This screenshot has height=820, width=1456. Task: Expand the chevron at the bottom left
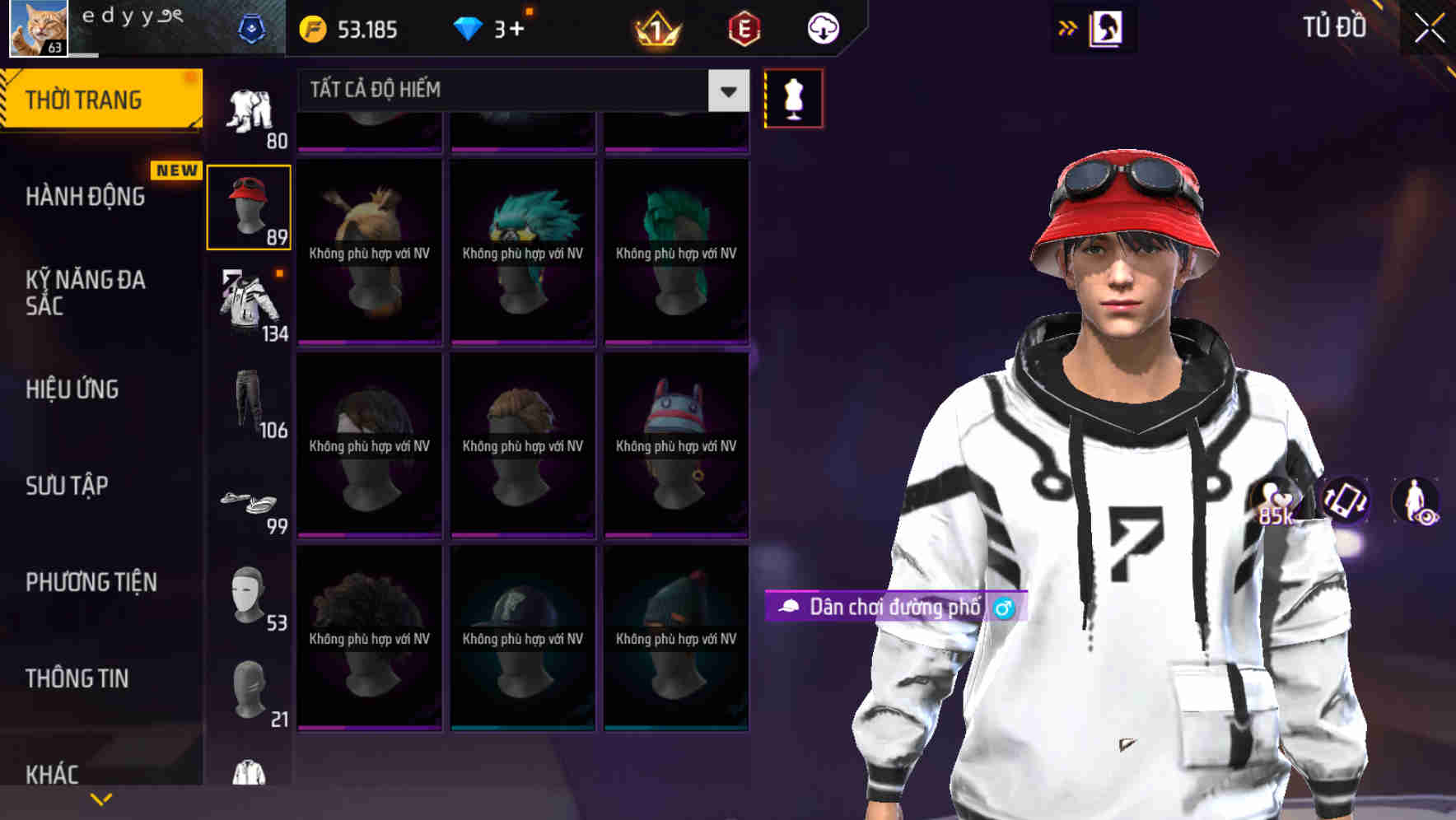click(100, 797)
